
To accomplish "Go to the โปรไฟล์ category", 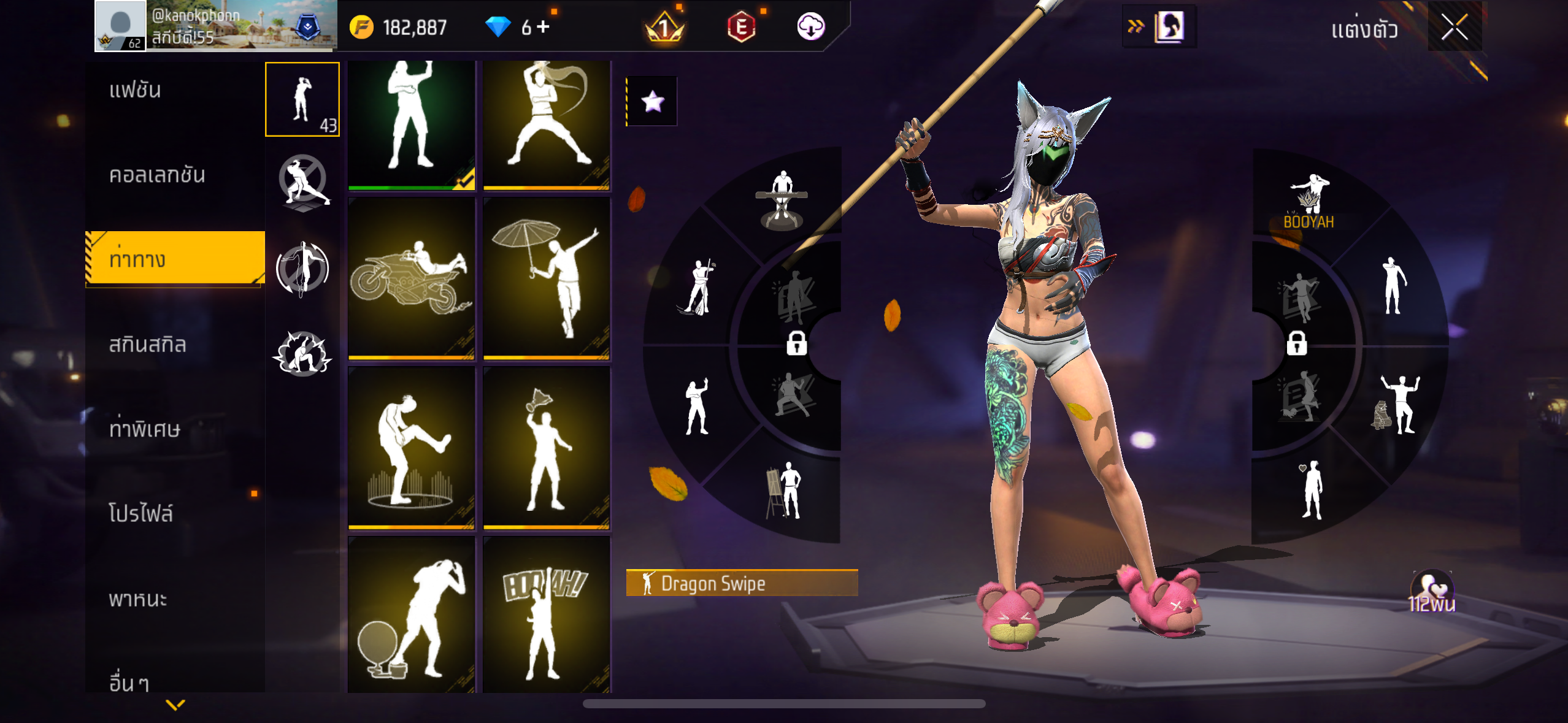I will [x=141, y=513].
